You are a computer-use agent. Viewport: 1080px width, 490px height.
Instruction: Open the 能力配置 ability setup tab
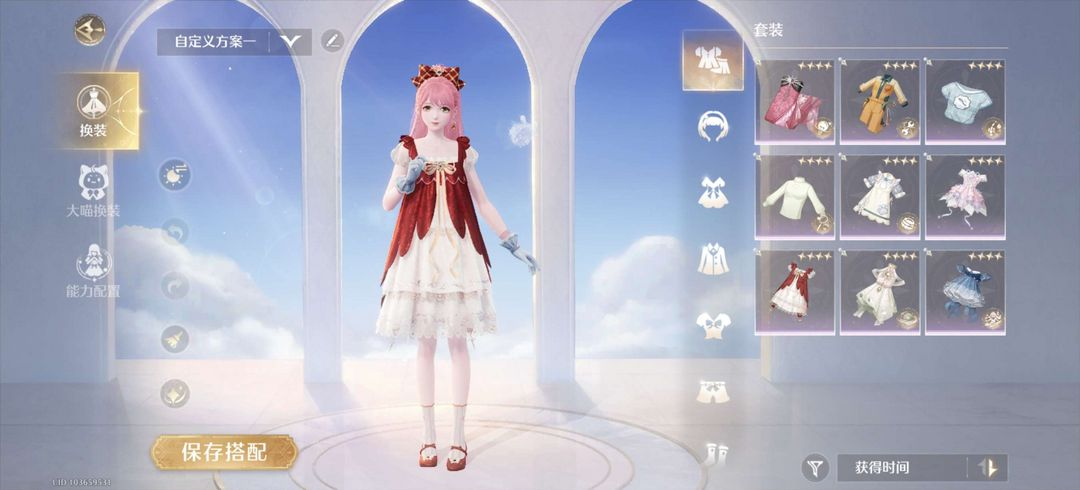(x=94, y=272)
